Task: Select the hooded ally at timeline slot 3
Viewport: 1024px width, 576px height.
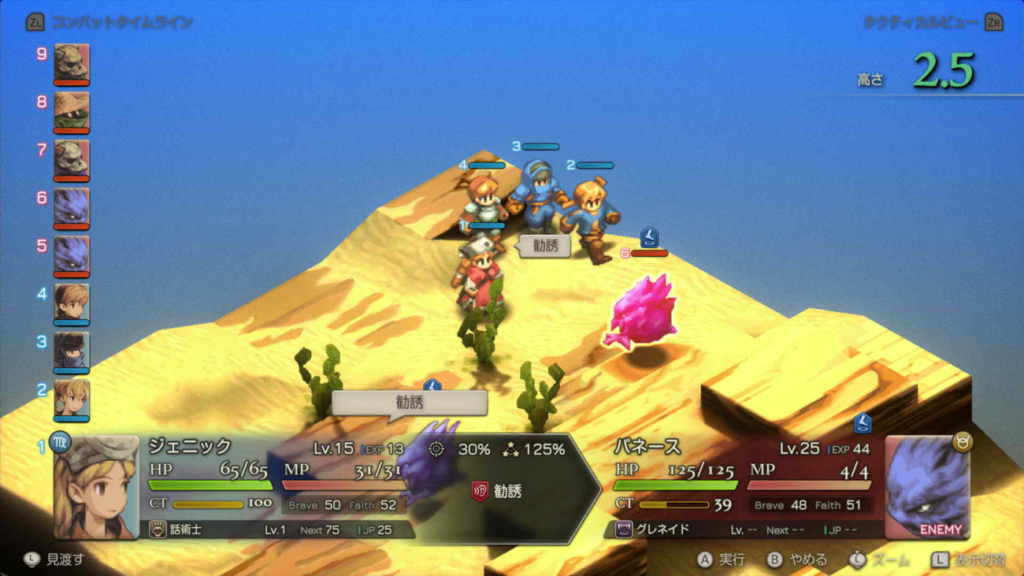Action: pos(71,350)
